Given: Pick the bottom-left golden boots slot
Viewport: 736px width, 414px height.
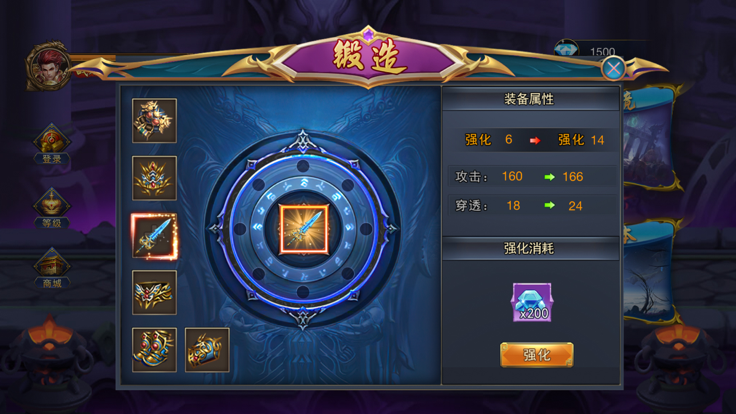Looking at the screenshot, I should pyautogui.click(x=154, y=349).
